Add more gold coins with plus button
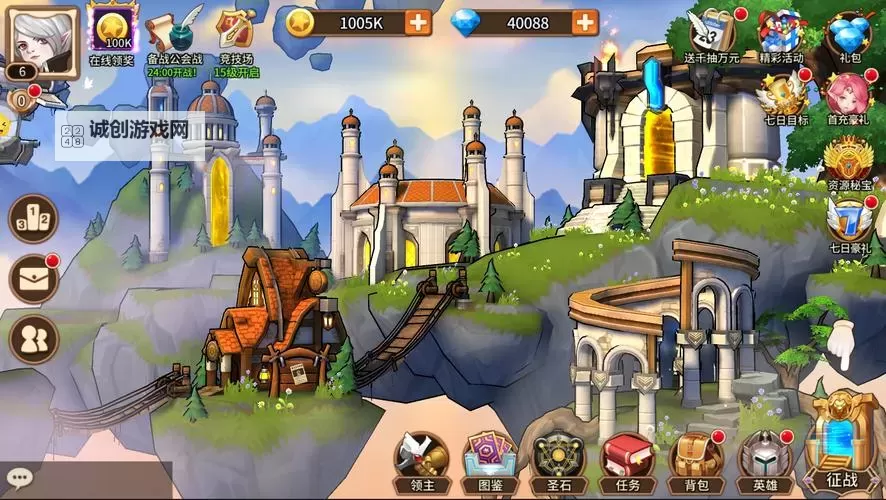Viewport: 886px width, 500px height. click(x=418, y=21)
